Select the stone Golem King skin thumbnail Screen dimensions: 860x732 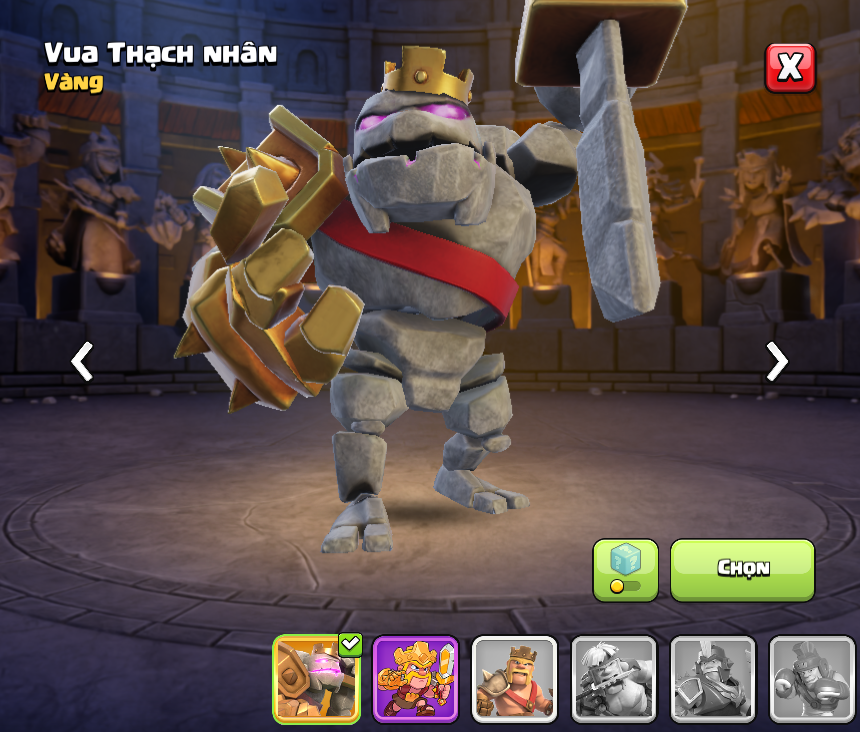click(316, 679)
